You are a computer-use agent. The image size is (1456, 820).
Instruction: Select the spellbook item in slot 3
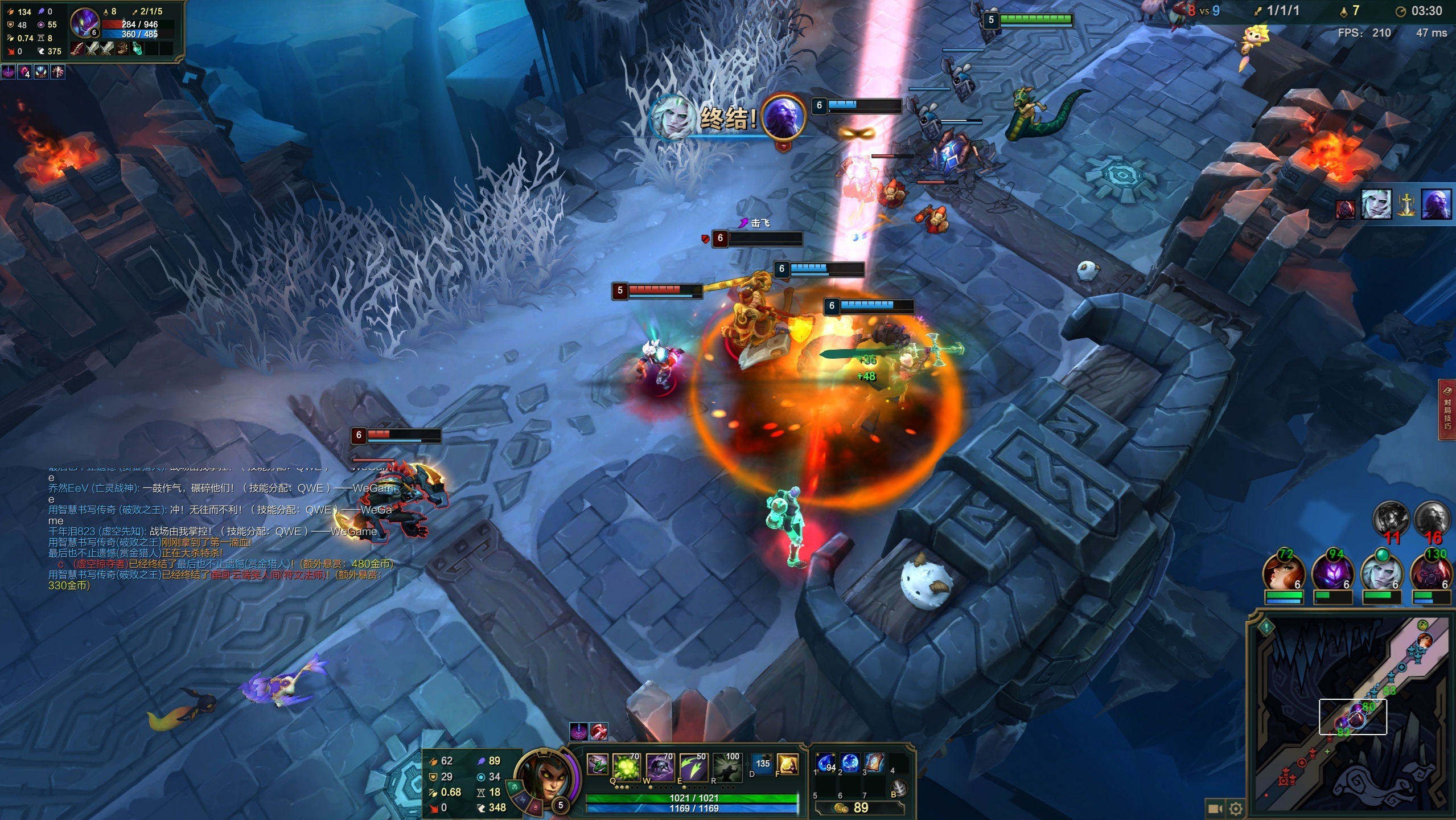point(874,762)
